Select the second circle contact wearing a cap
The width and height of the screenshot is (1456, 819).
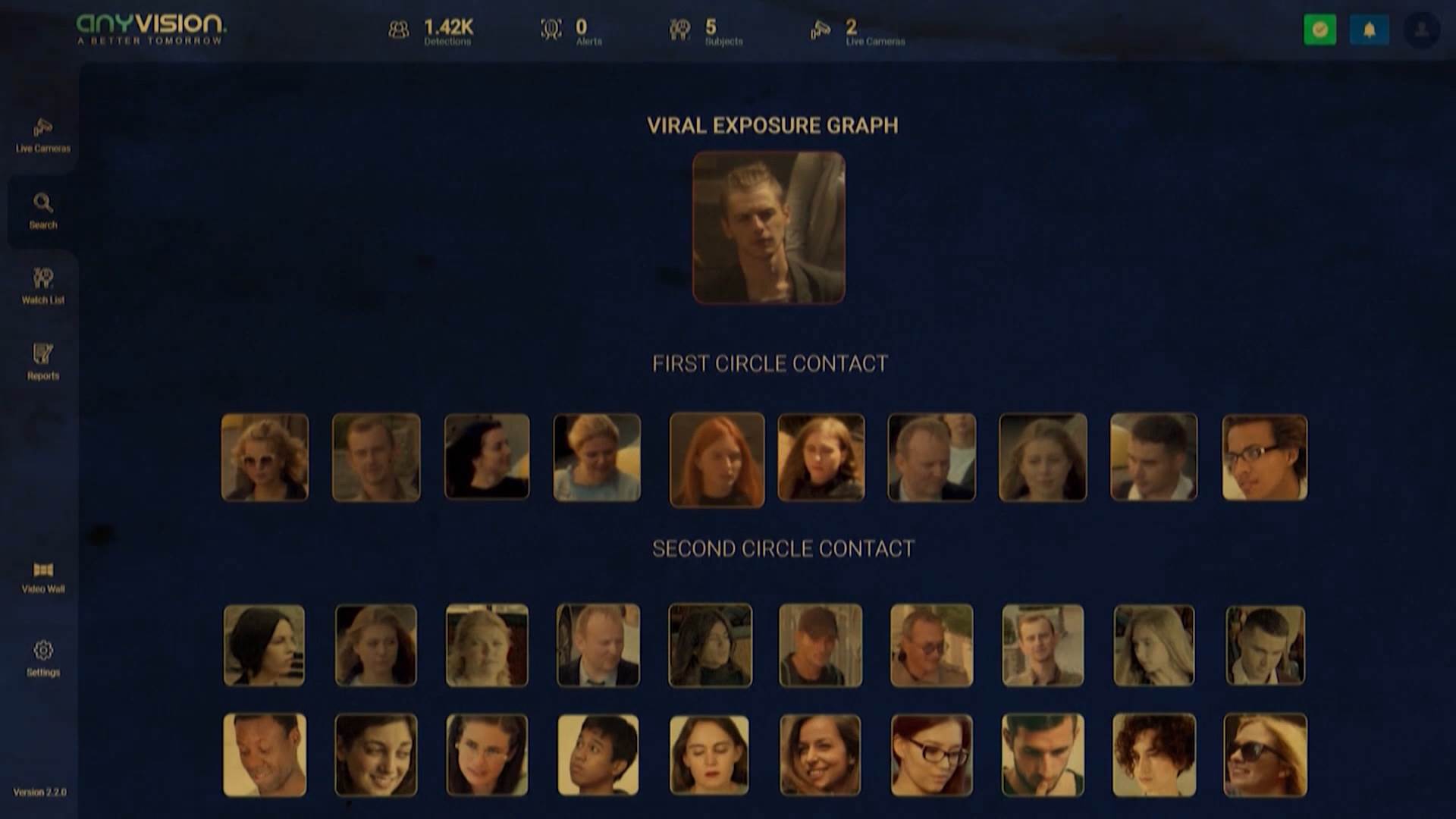pos(821,645)
